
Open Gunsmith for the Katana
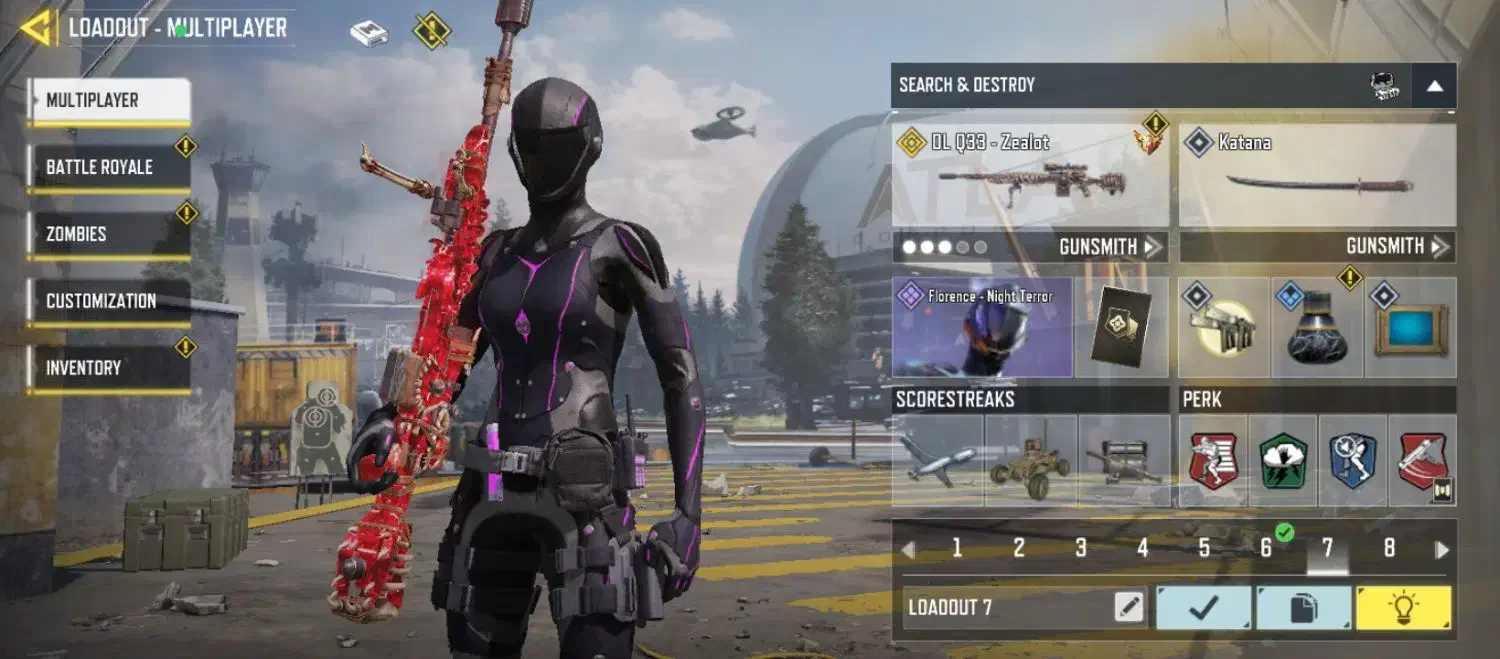pos(1395,247)
